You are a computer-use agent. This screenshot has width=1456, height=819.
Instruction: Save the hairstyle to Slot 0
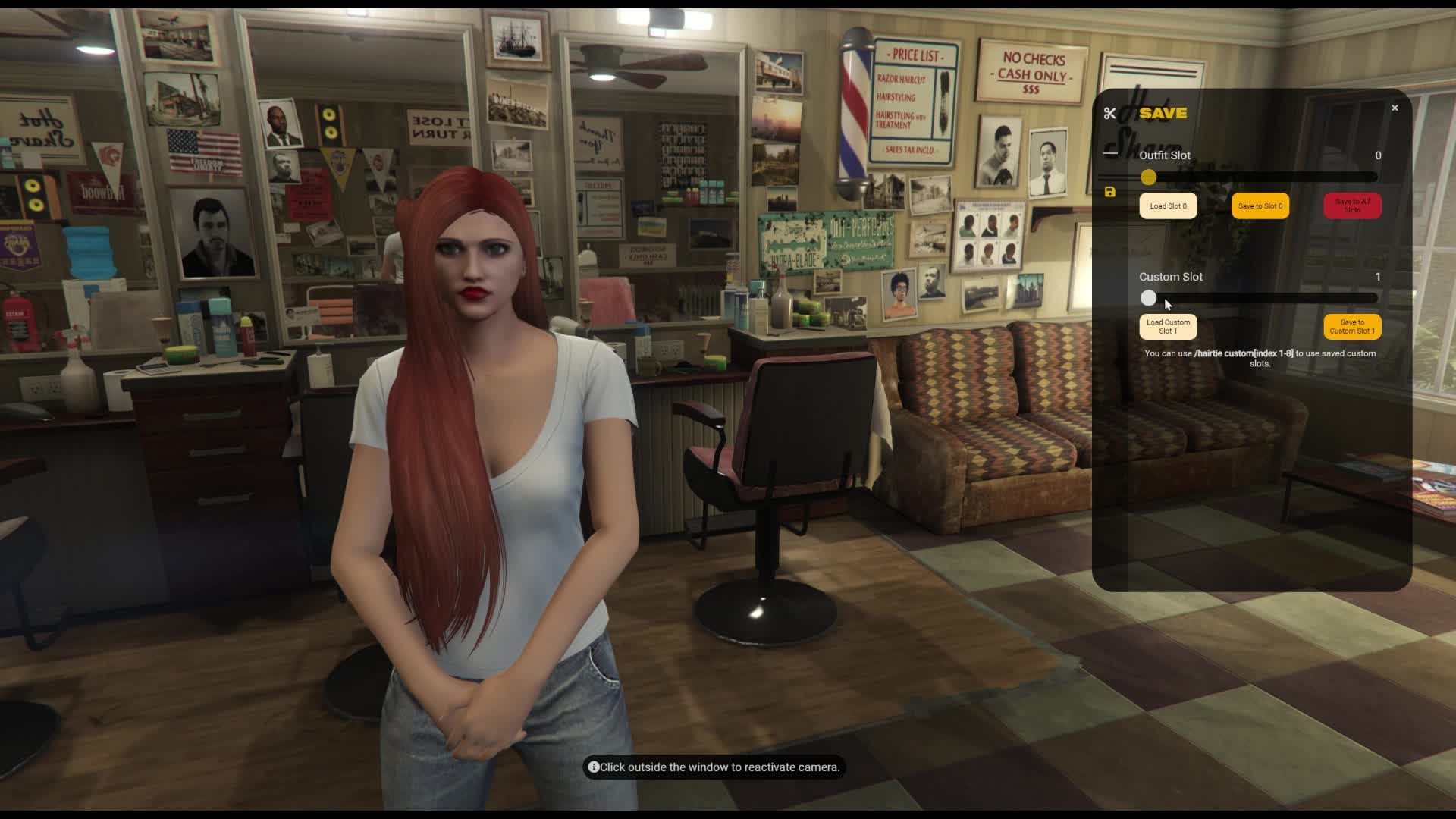[1260, 206]
